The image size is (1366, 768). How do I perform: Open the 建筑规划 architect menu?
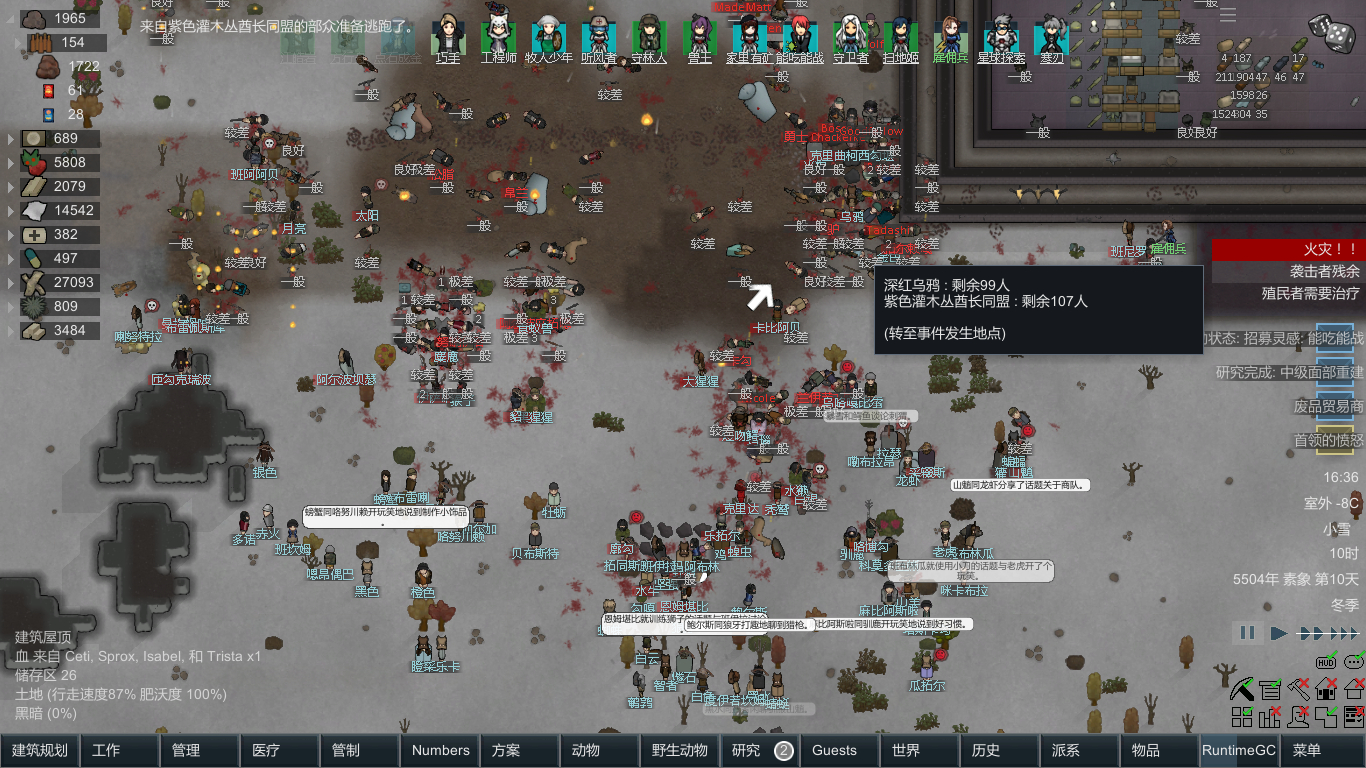pos(40,750)
